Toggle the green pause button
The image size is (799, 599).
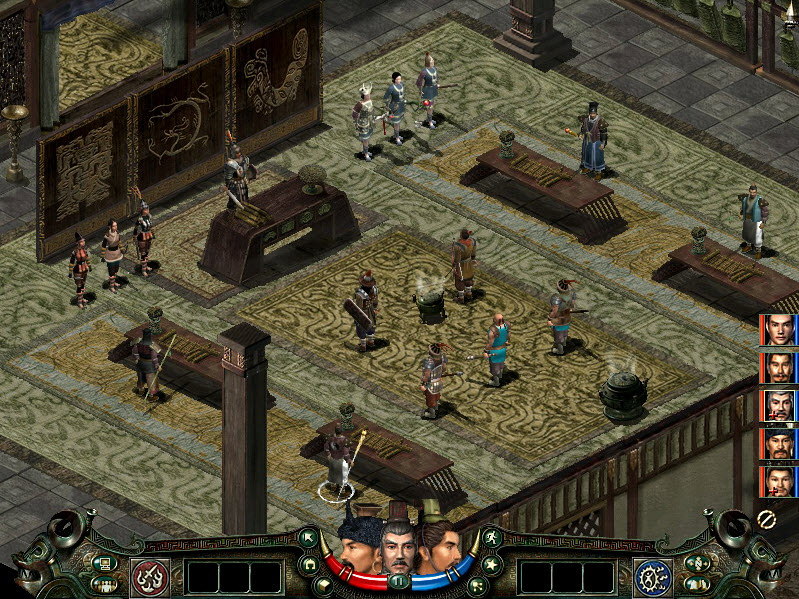coord(400,580)
